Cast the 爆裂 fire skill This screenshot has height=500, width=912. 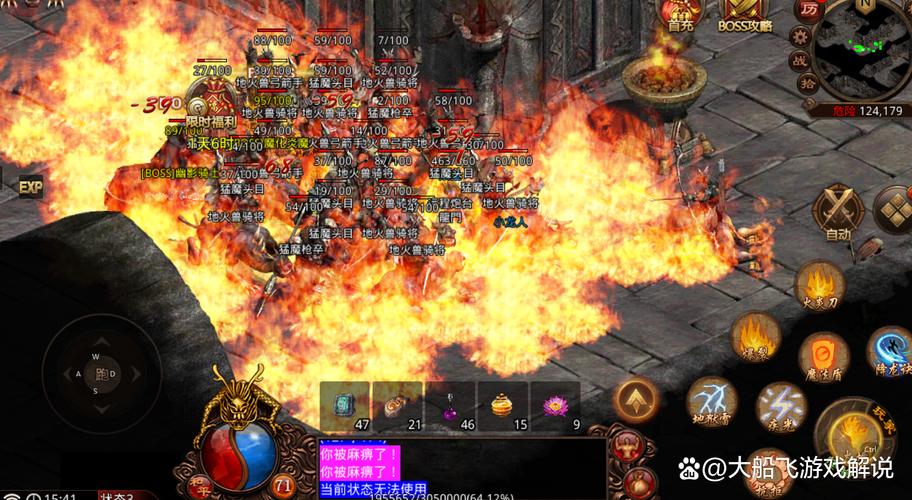click(755, 335)
